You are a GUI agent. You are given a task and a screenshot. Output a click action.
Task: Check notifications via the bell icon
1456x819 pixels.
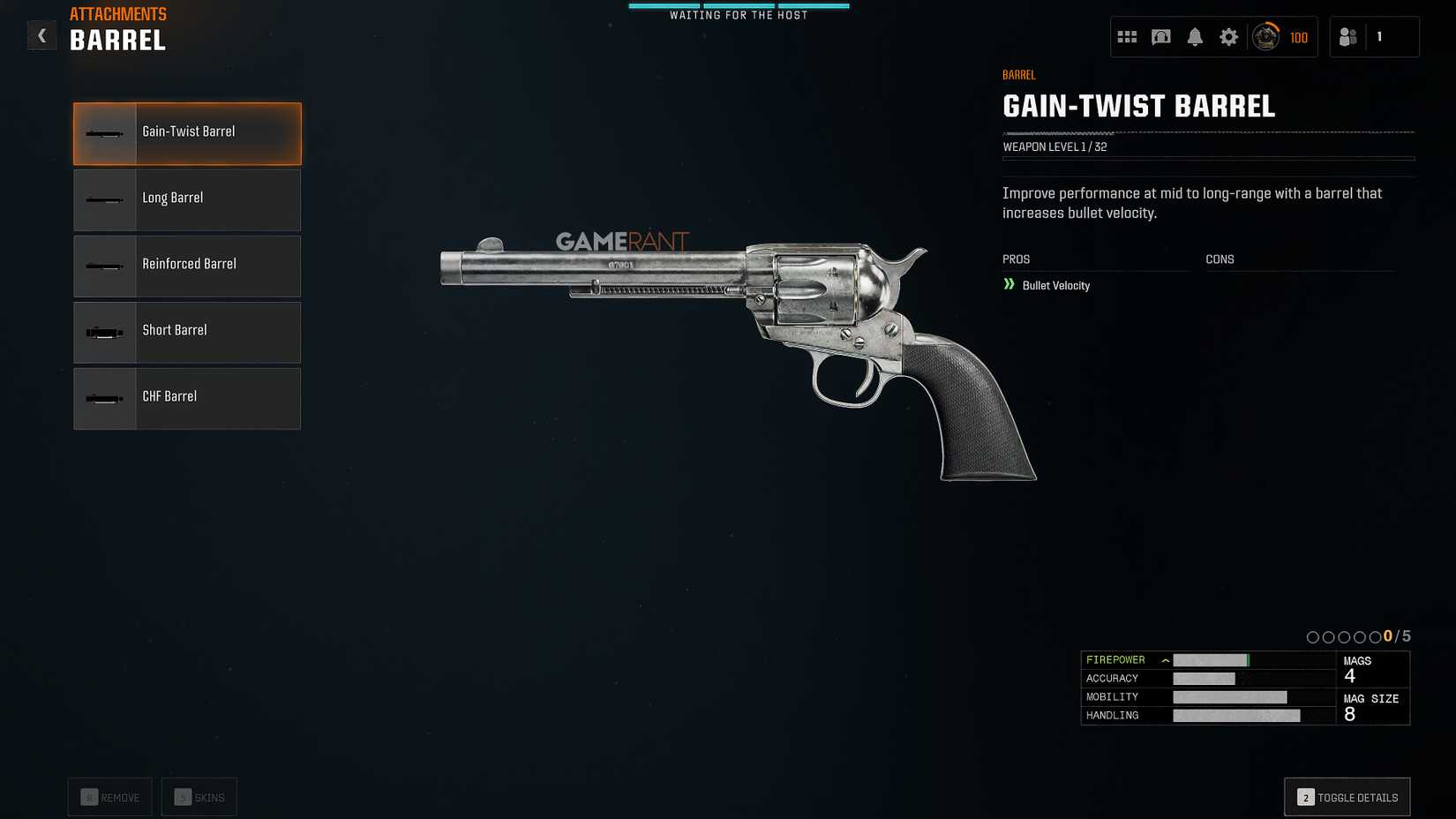[1196, 36]
